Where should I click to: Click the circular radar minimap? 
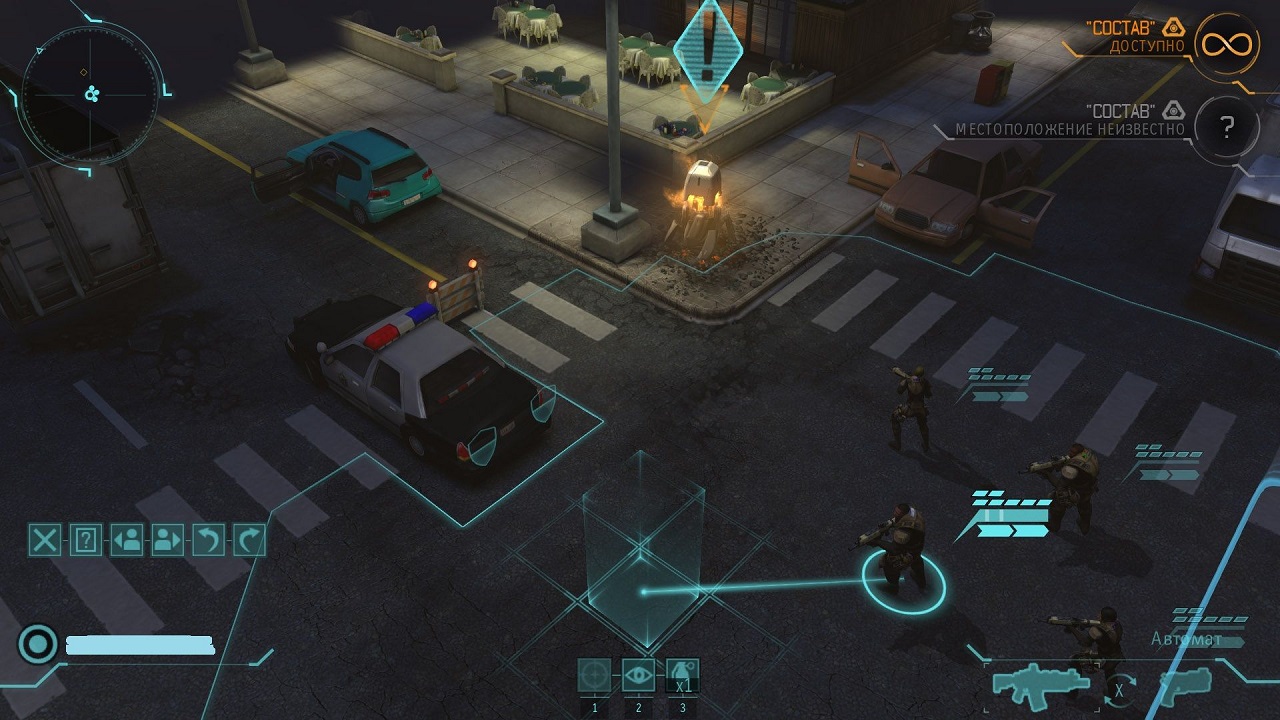click(x=90, y=94)
